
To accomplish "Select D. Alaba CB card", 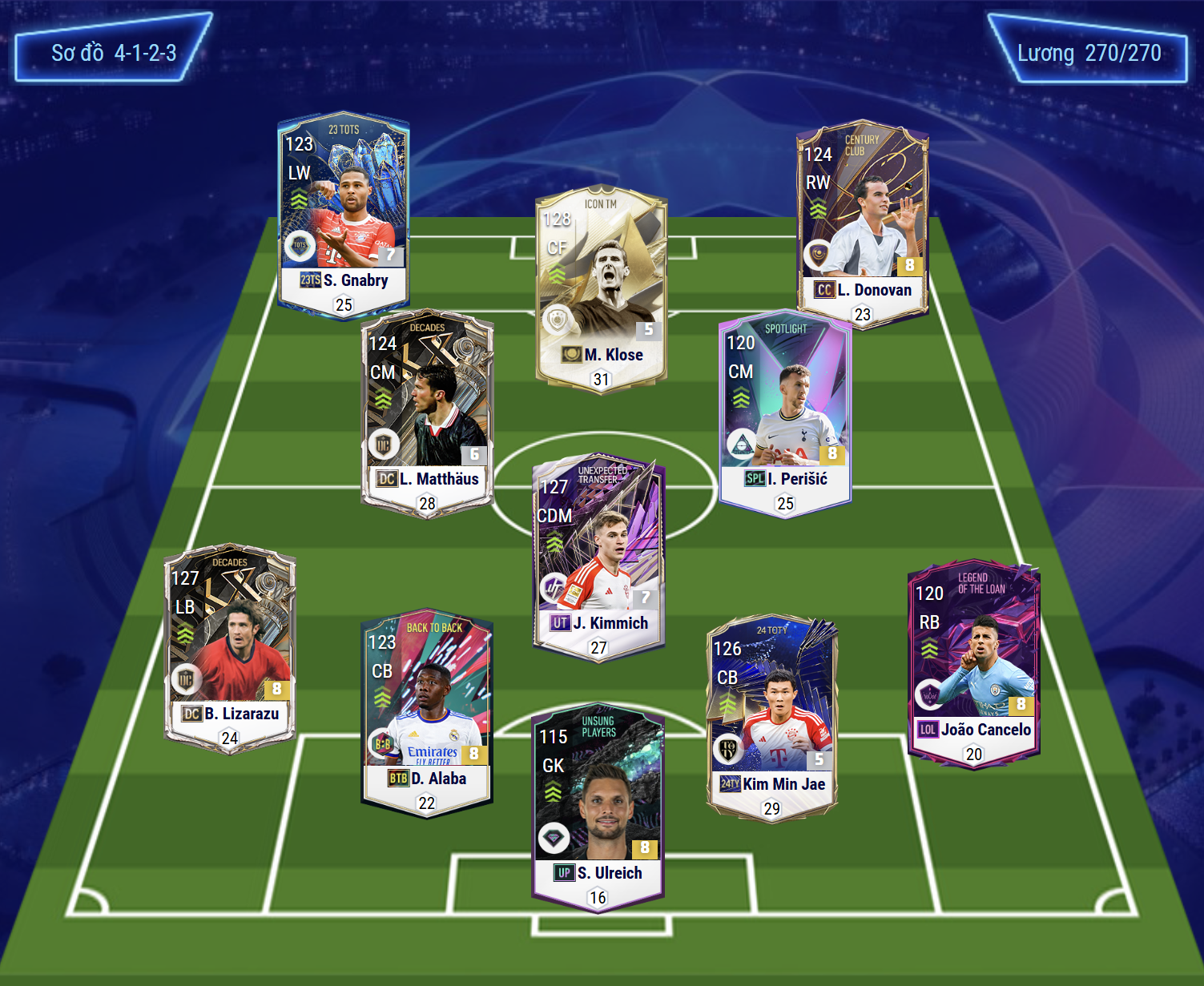I will pyautogui.click(x=427, y=713).
